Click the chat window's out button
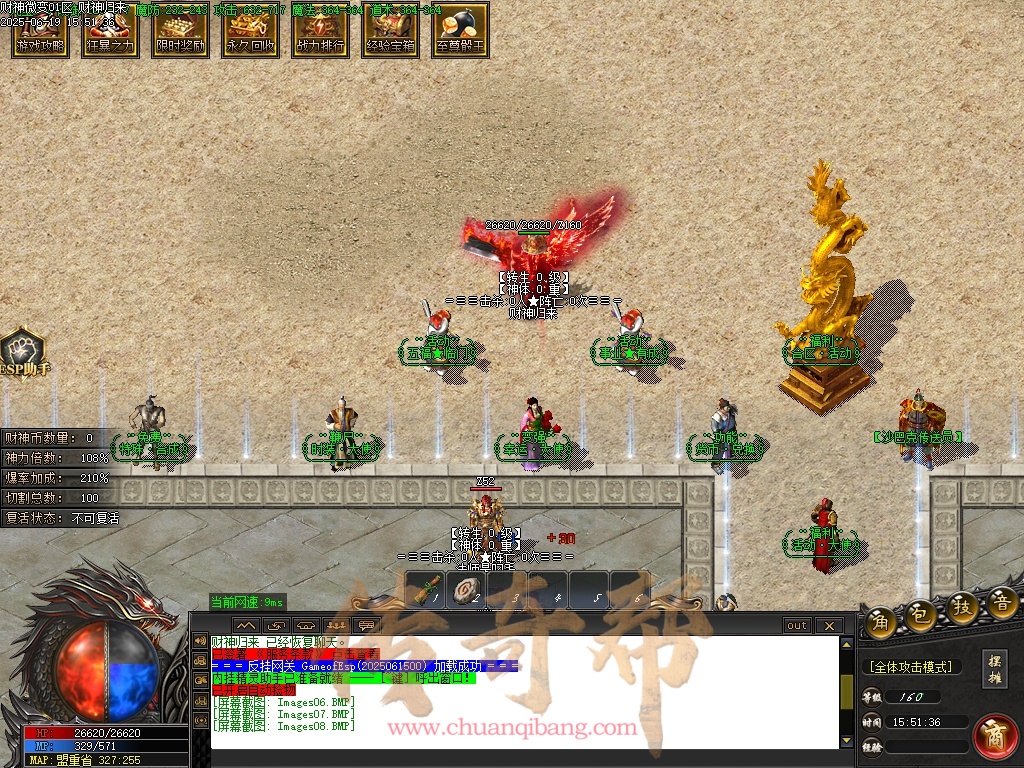The width and height of the screenshot is (1024, 768). click(797, 626)
